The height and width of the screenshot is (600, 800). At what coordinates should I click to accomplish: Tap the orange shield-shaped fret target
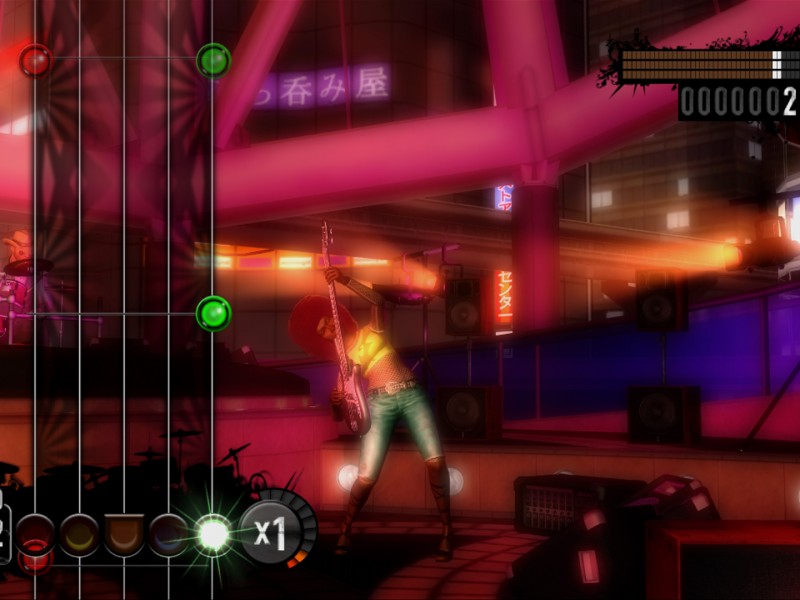124,534
